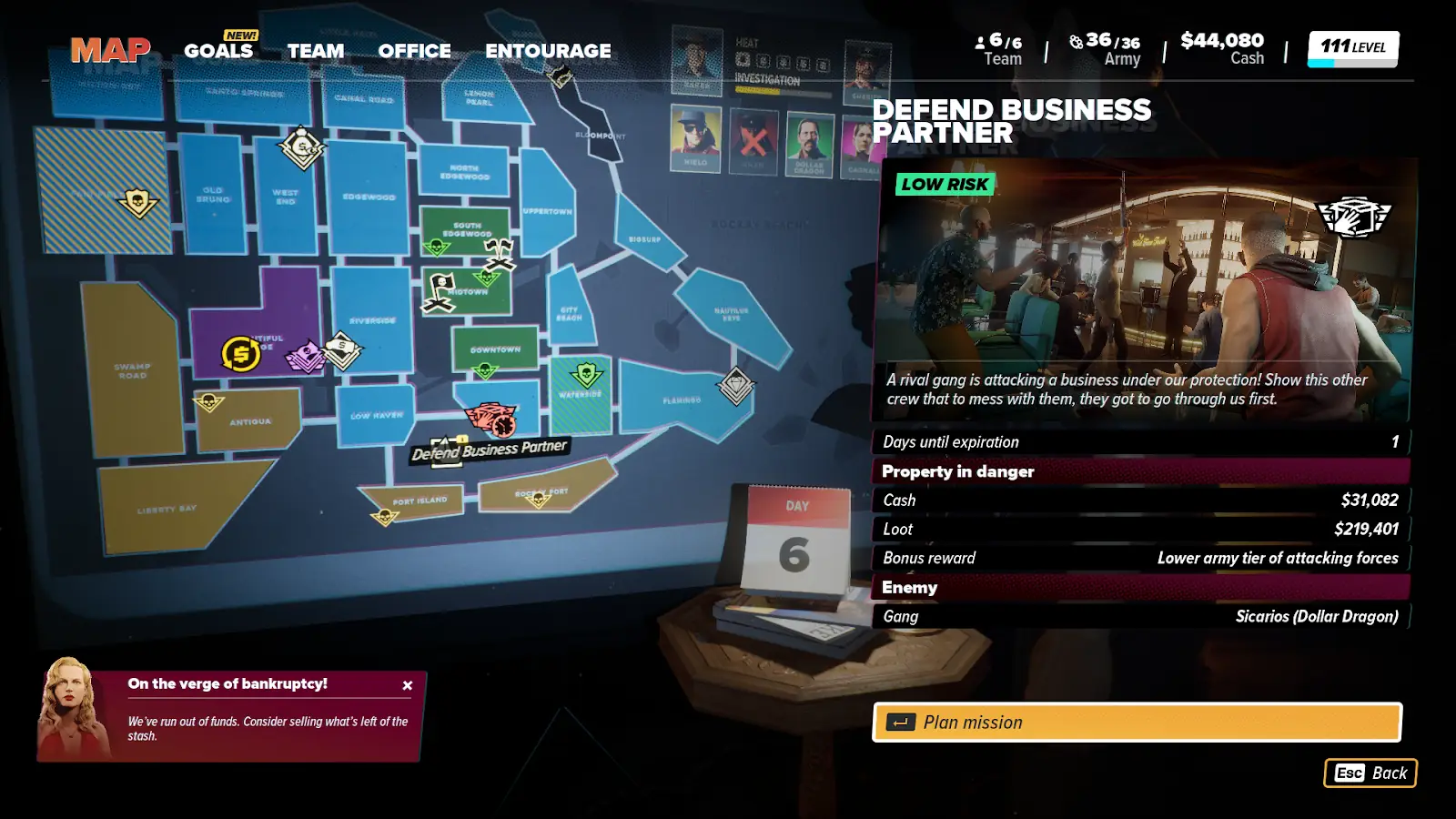
Task: Show the Entourage tab
Action: pos(548,51)
